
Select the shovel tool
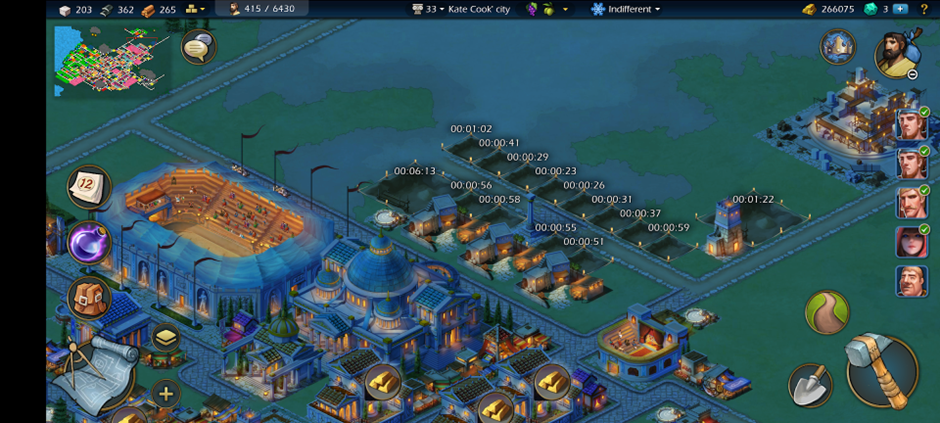click(809, 385)
